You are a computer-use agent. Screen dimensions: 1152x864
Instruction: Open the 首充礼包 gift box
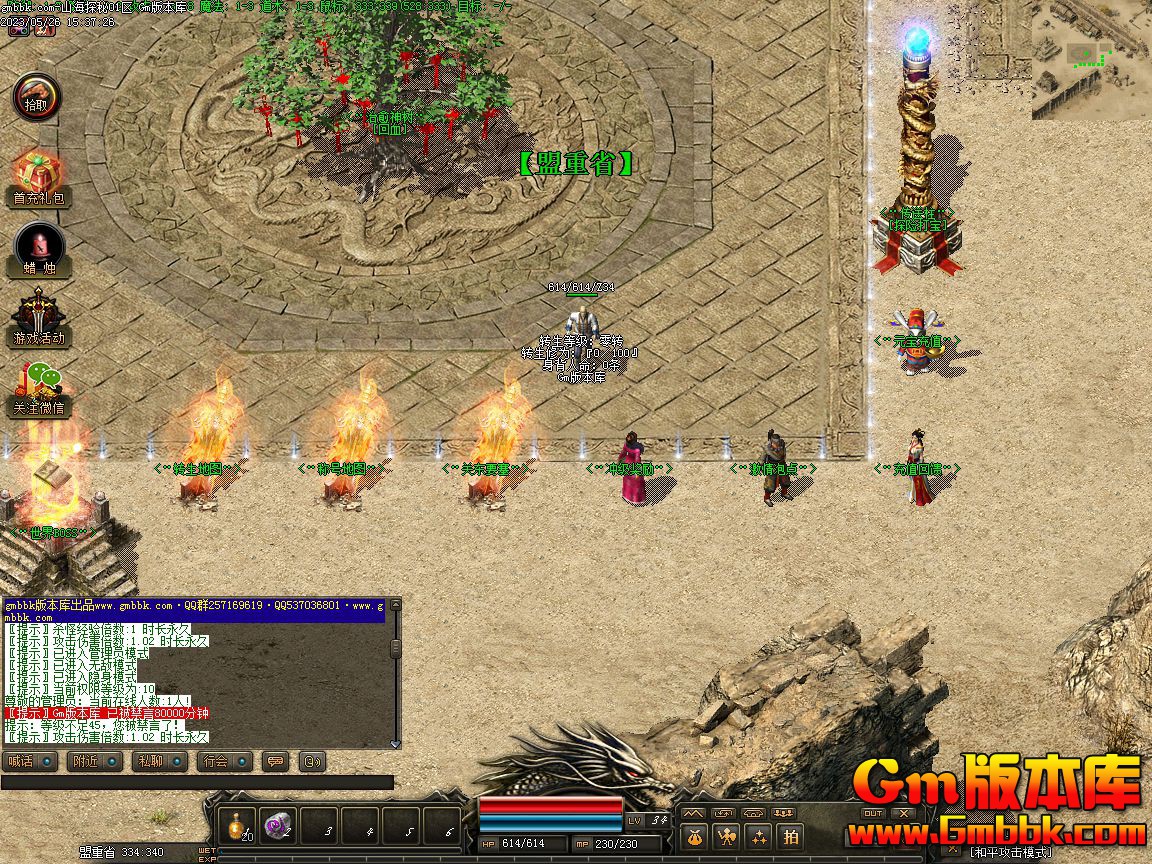pyautogui.click(x=37, y=176)
